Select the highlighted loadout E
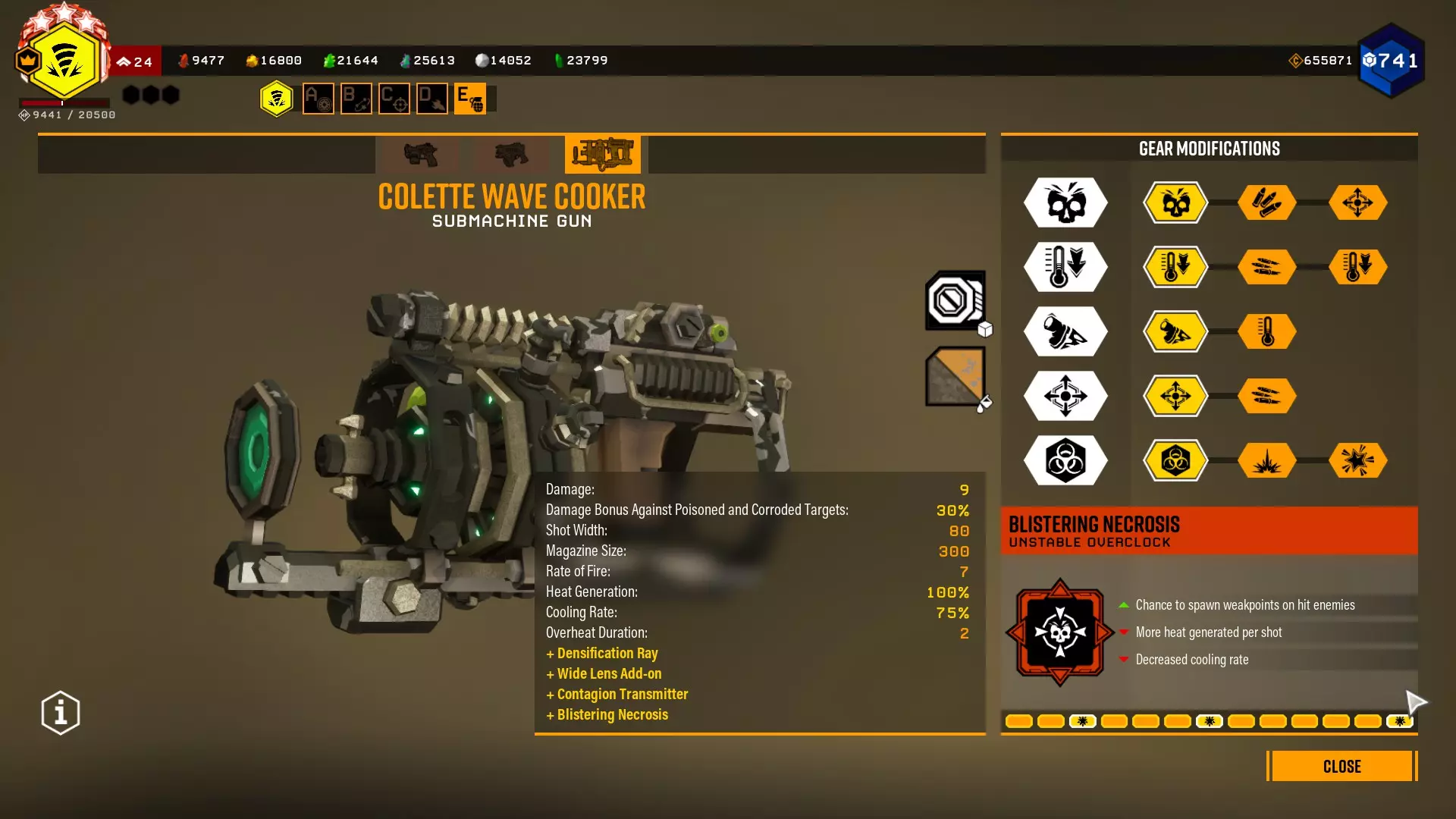 (x=470, y=99)
